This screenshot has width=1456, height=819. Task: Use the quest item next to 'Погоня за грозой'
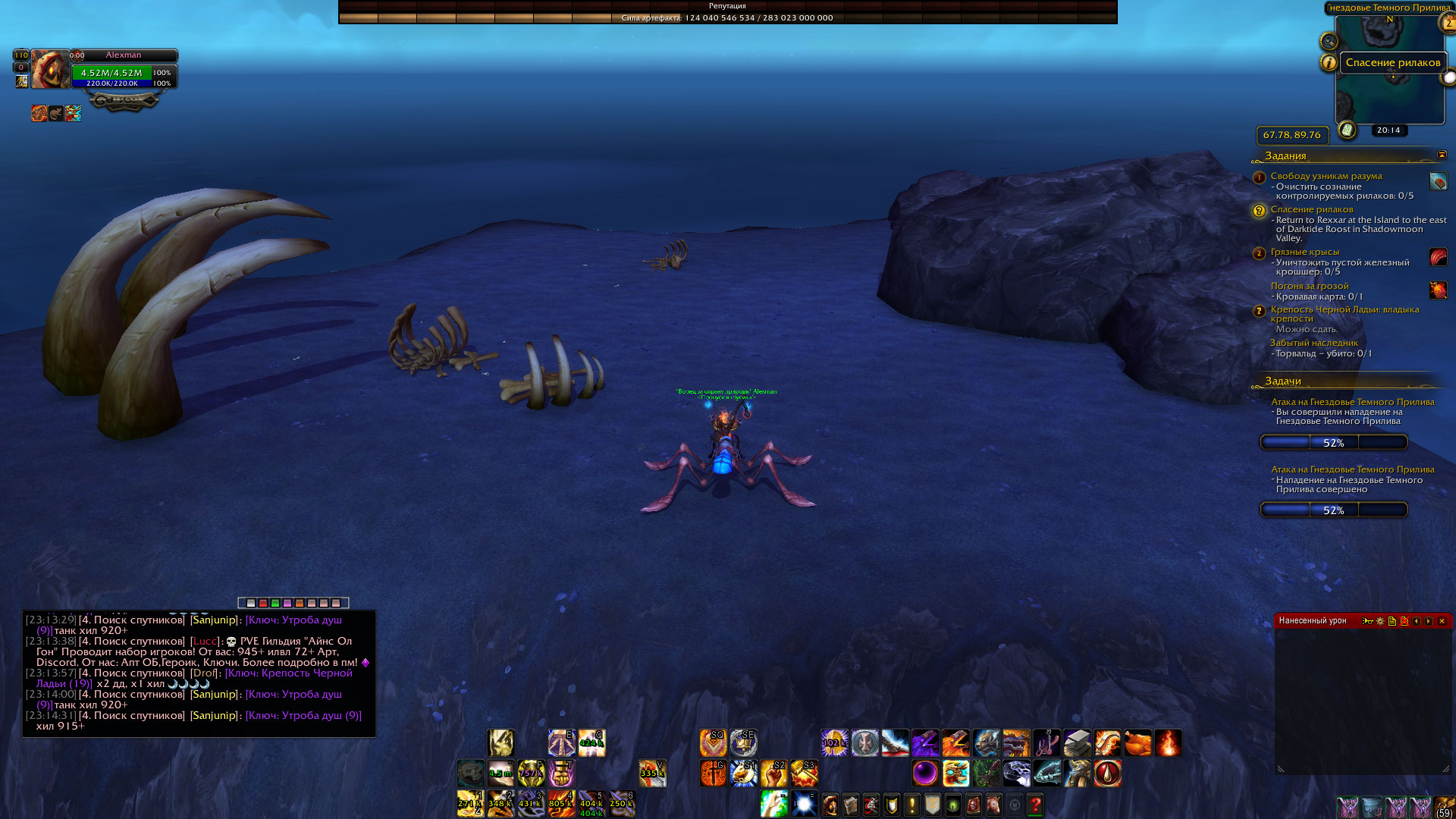click(1438, 290)
